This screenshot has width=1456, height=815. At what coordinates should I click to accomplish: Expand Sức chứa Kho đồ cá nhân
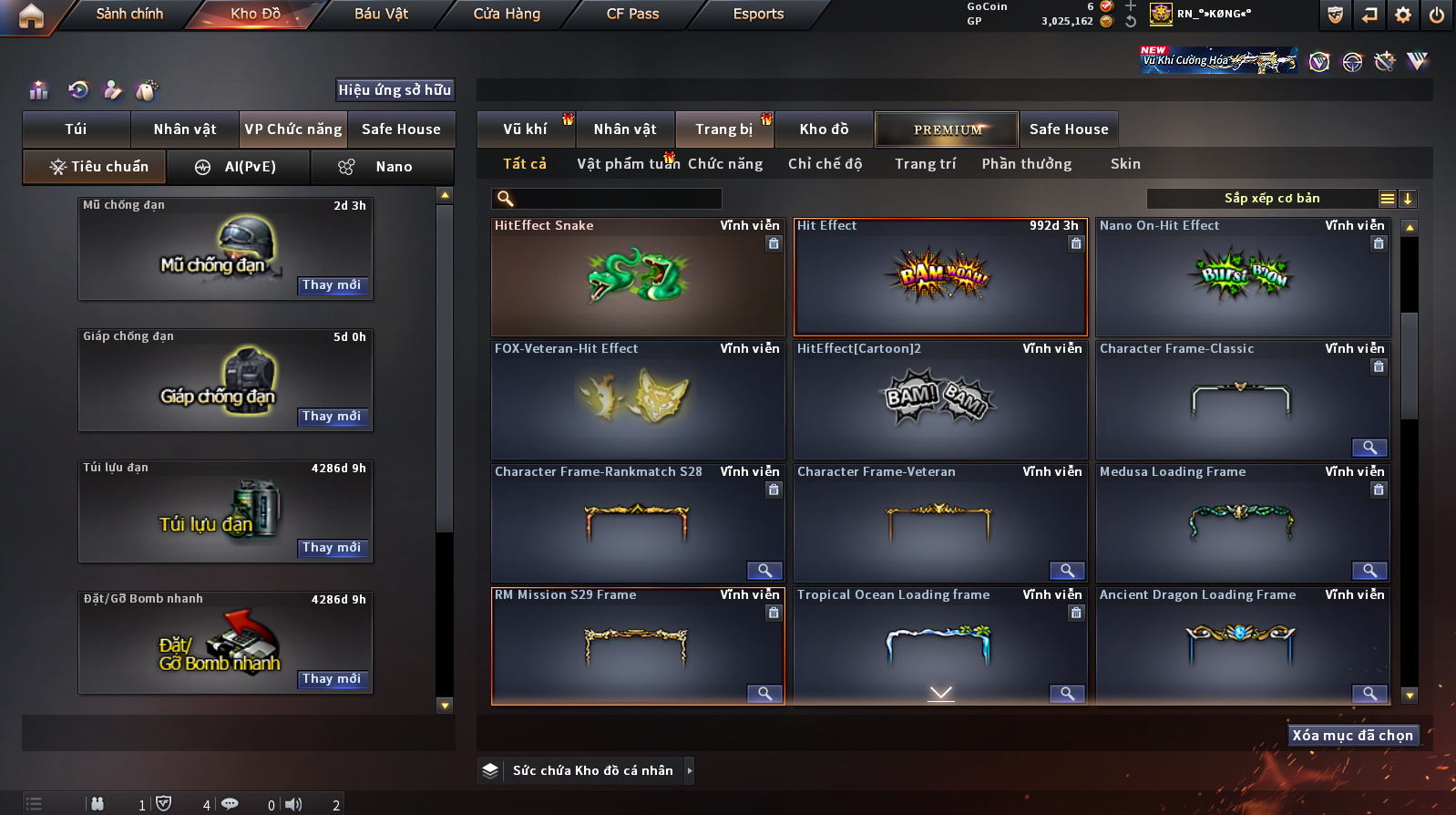pyautogui.click(x=690, y=771)
